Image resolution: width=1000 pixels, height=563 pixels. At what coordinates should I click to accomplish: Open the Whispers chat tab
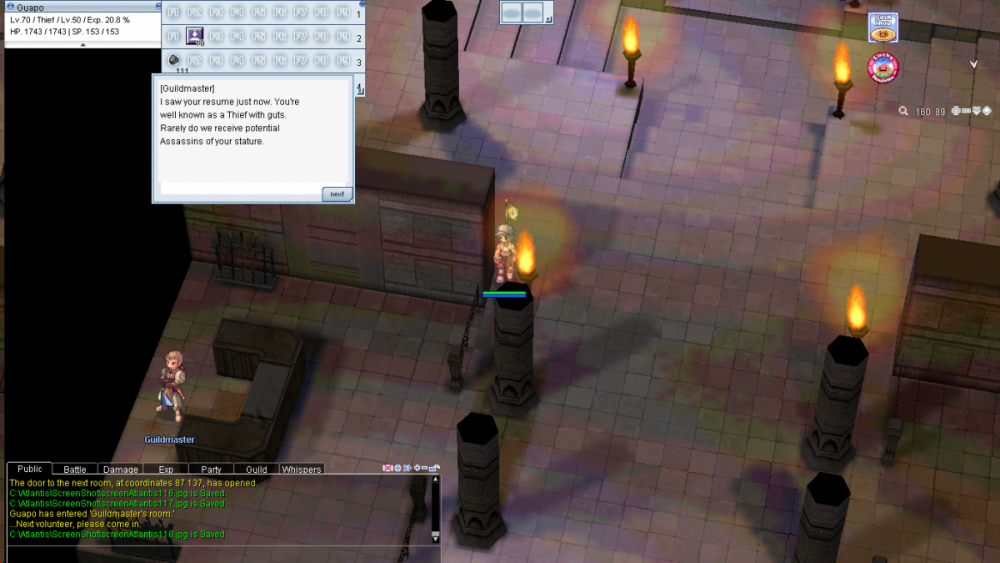pyautogui.click(x=301, y=469)
